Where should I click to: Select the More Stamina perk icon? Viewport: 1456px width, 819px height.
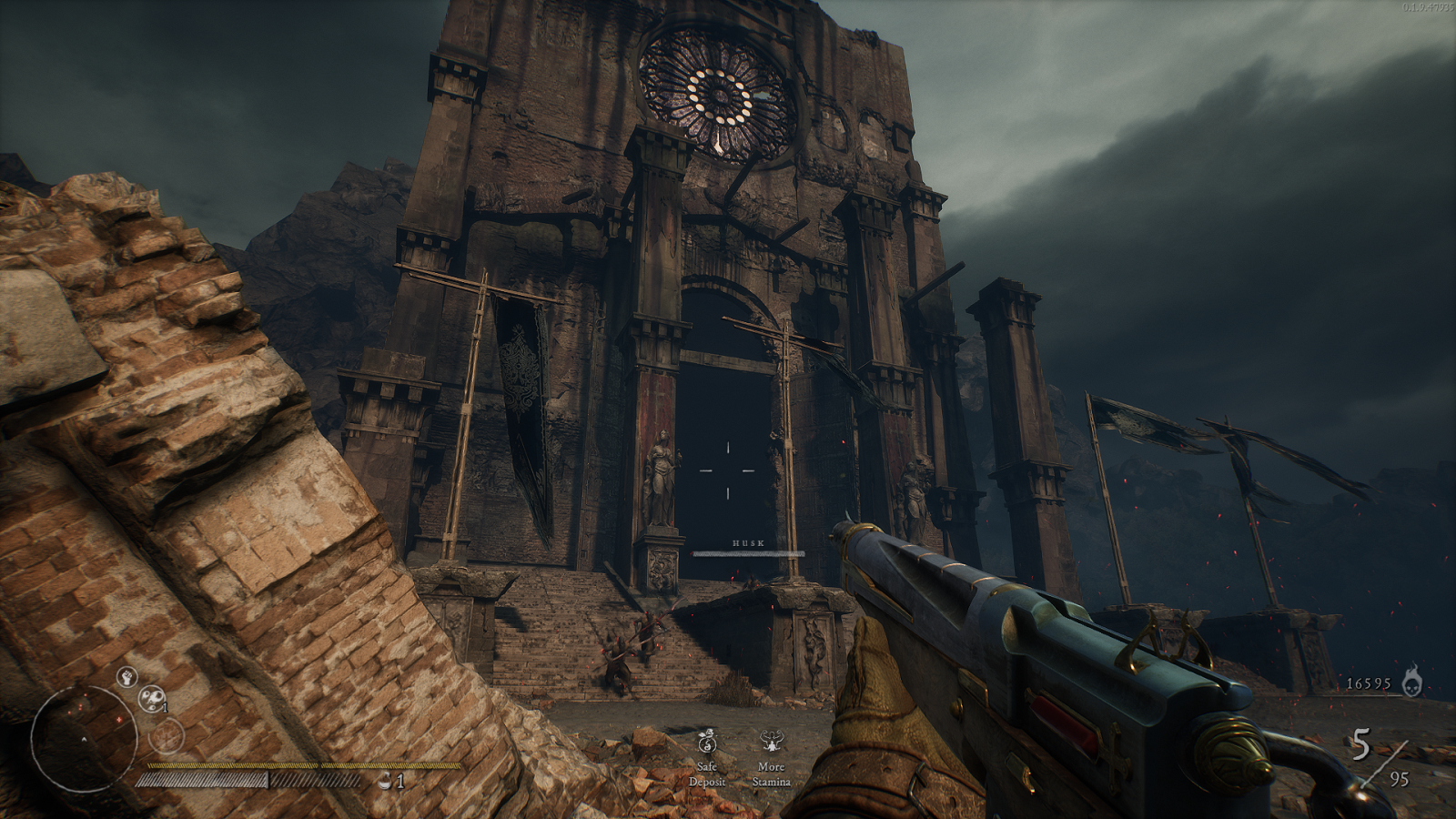pos(771,742)
